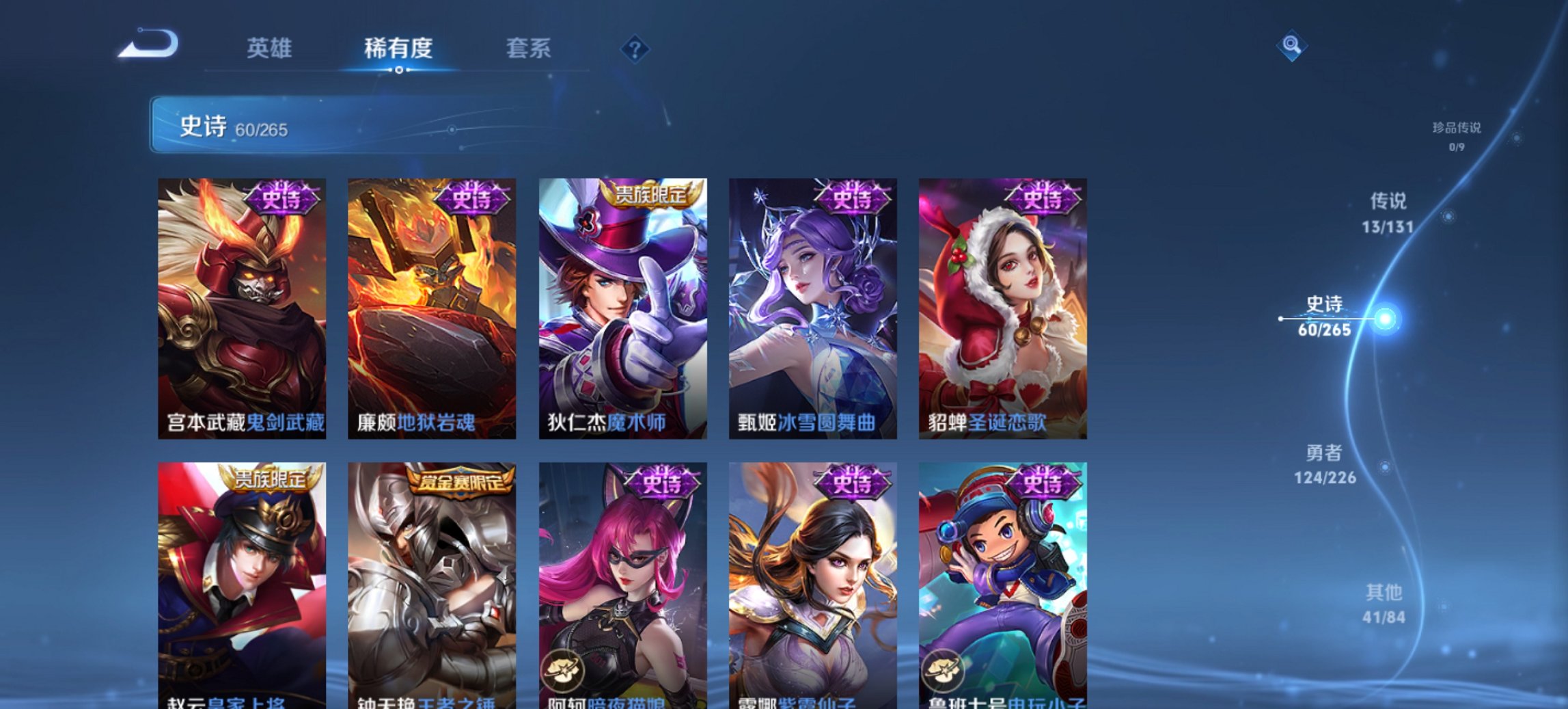Click the 贵族限定 badge on 狄仁杰 skin

coord(652,194)
